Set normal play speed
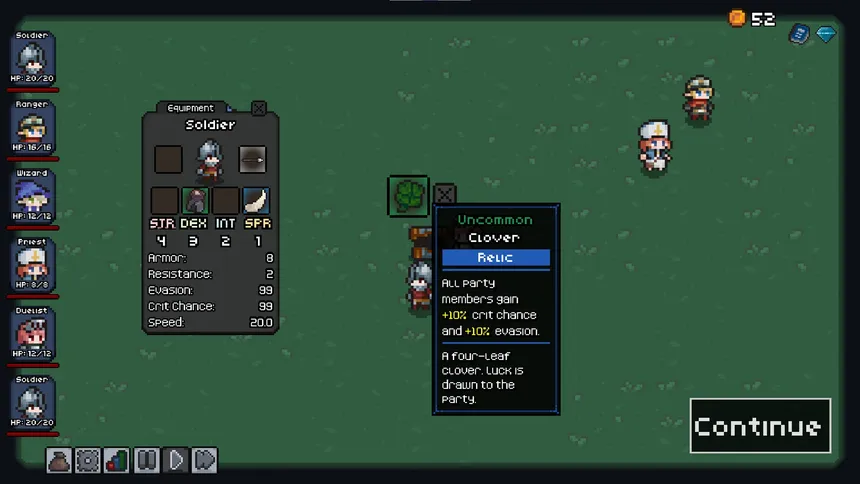This screenshot has width=860, height=484. pyautogui.click(x=175, y=460)
